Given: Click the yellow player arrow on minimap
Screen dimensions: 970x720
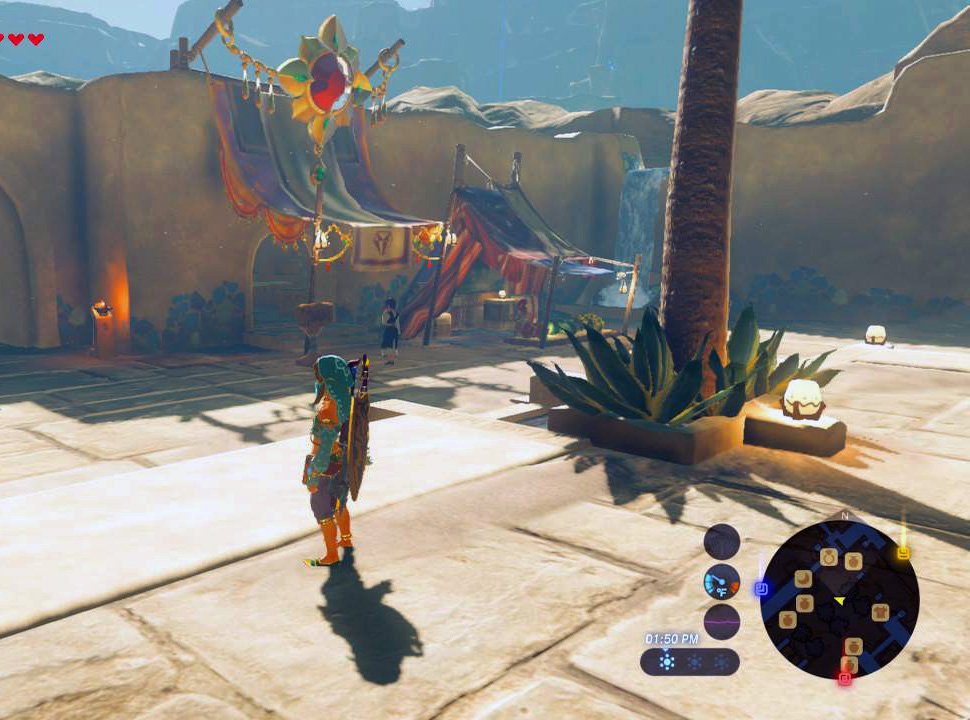Looking at the screenshot, I should coord(840,600).
